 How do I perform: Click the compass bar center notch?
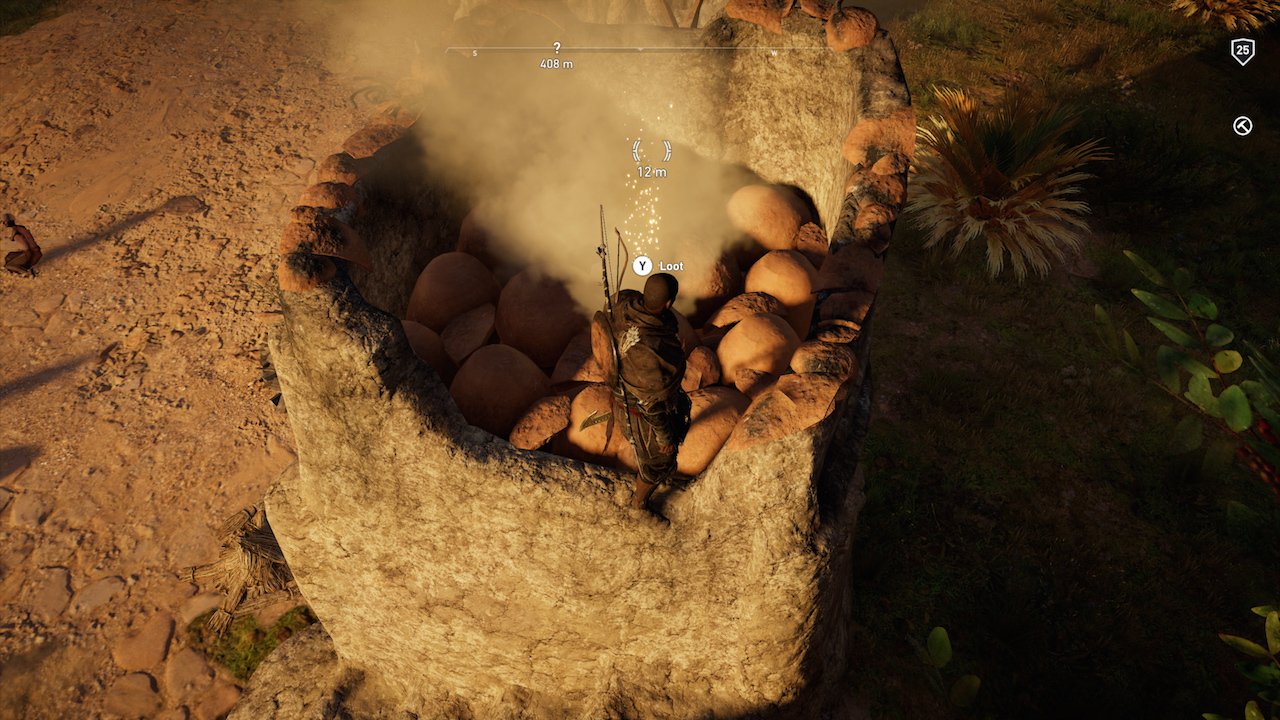click(640, 49)
